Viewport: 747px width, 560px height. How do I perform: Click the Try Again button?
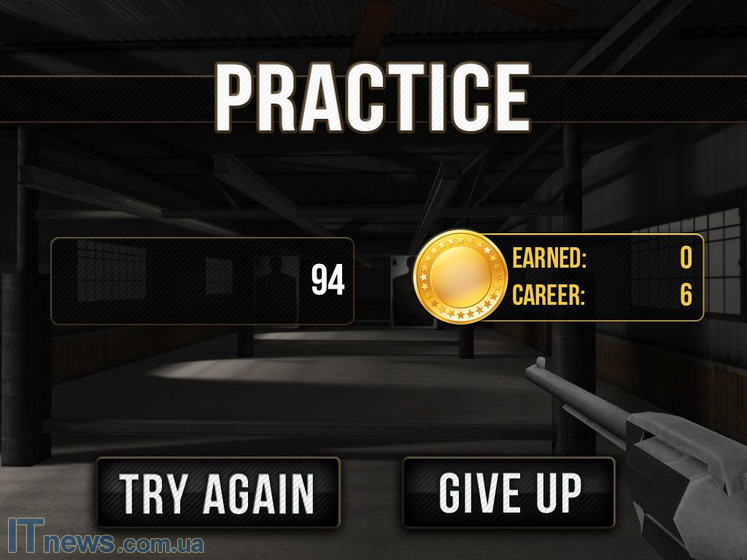[x=218, y=492]
